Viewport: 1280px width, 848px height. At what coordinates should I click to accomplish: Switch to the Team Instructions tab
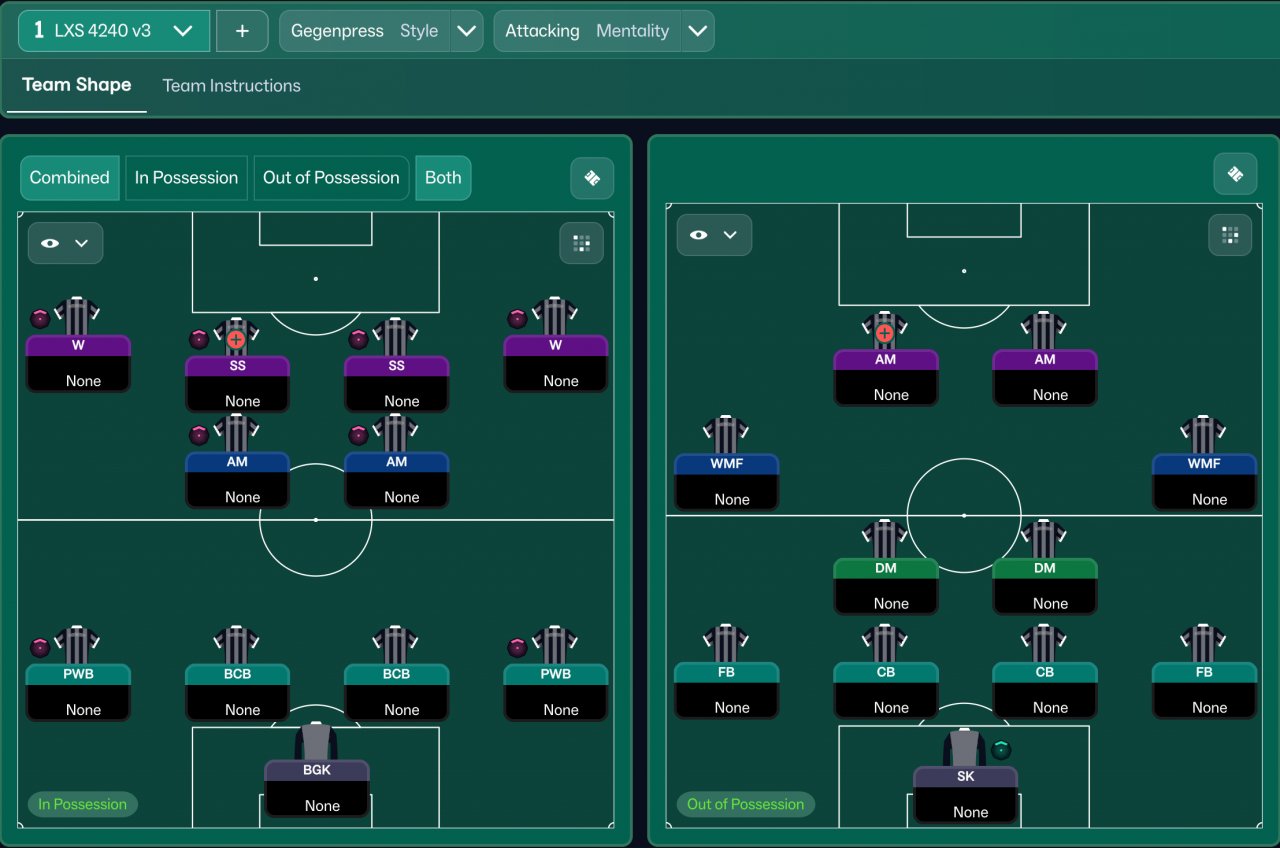(x=231, y=86)
